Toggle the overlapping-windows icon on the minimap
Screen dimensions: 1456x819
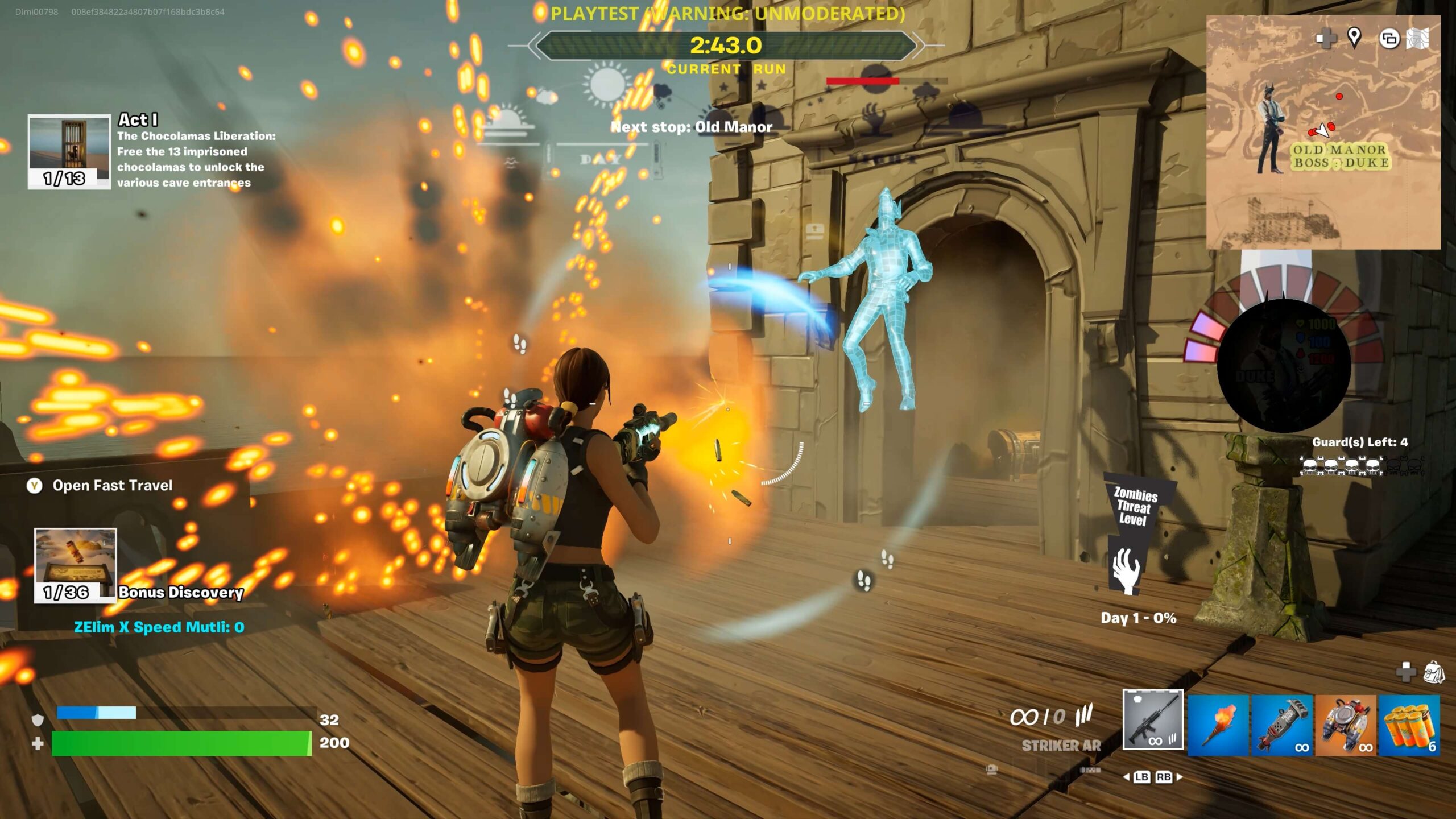coord(1389,39)
